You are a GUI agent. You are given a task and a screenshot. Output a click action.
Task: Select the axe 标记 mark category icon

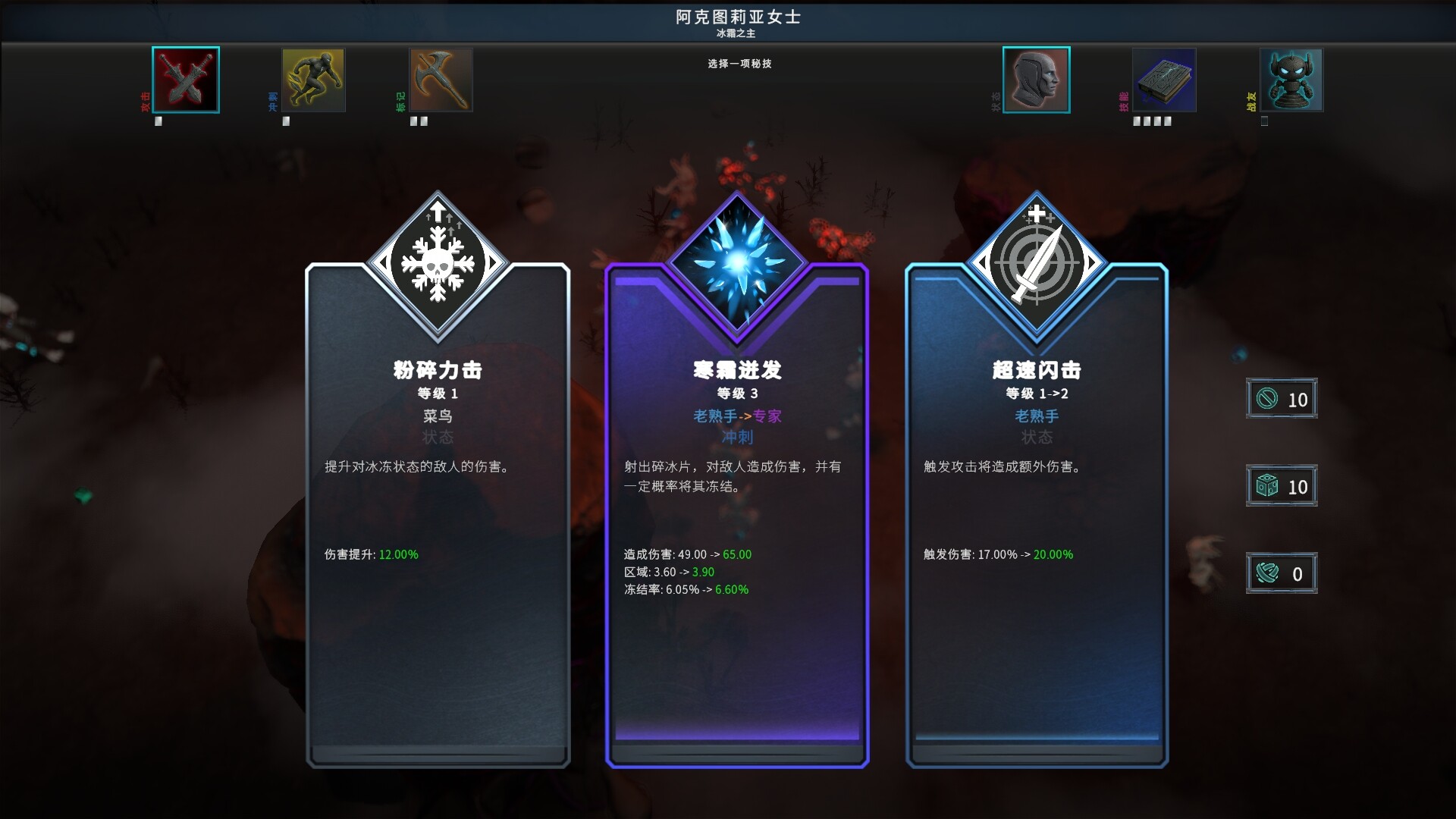(x=440, y=79)
